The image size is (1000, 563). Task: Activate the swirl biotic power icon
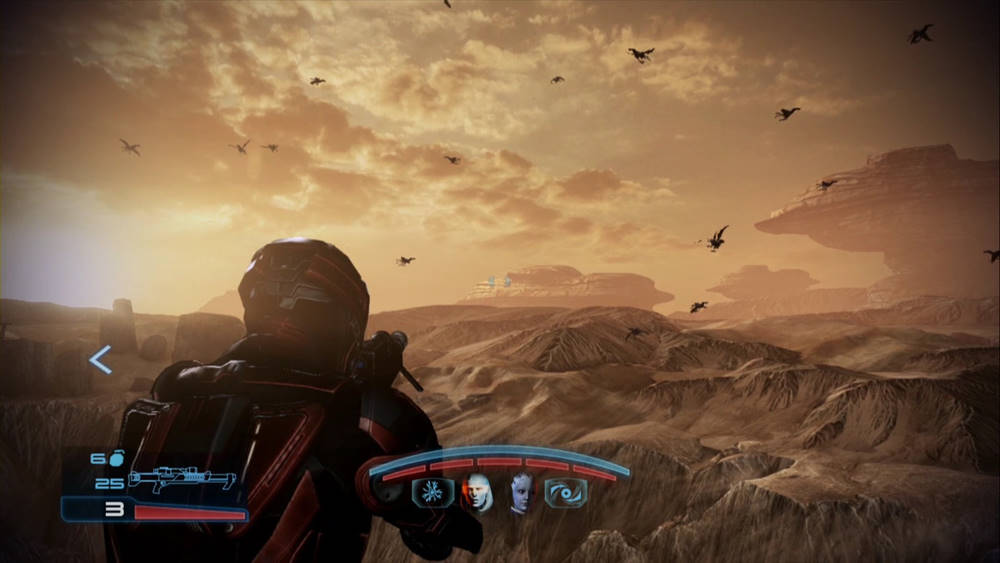click(x=566, y=493)
